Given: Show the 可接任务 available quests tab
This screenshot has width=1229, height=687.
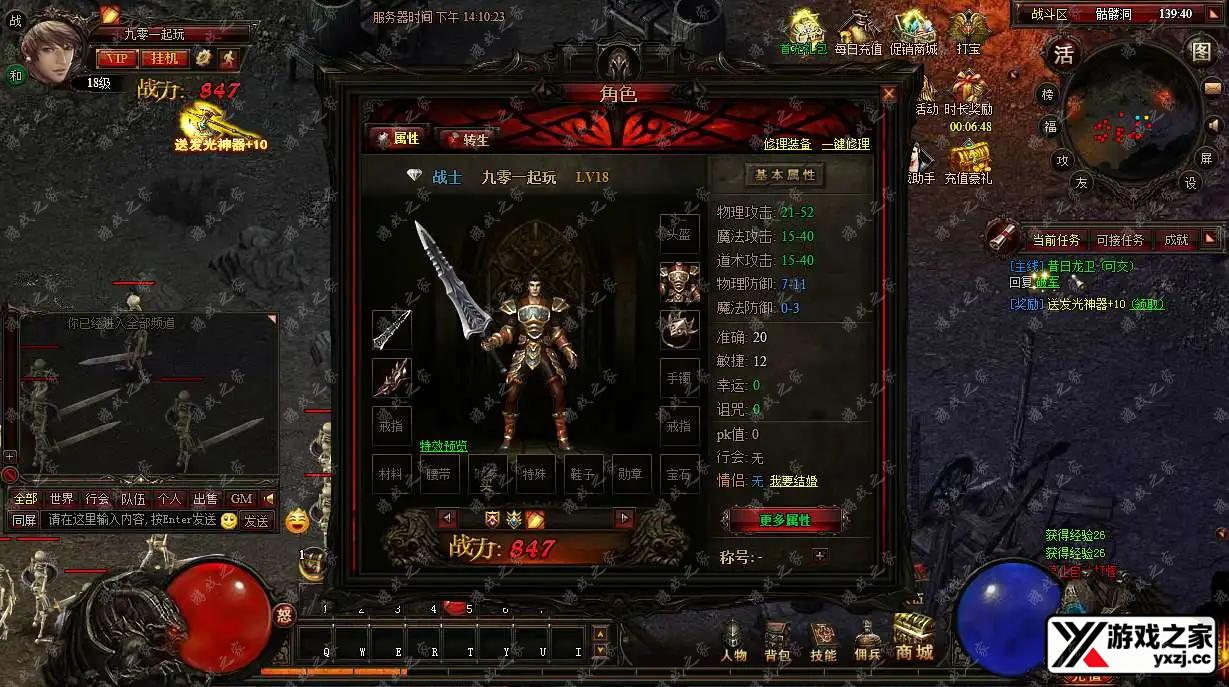Looking at the screenshot, I should (x=1120, y=240).
